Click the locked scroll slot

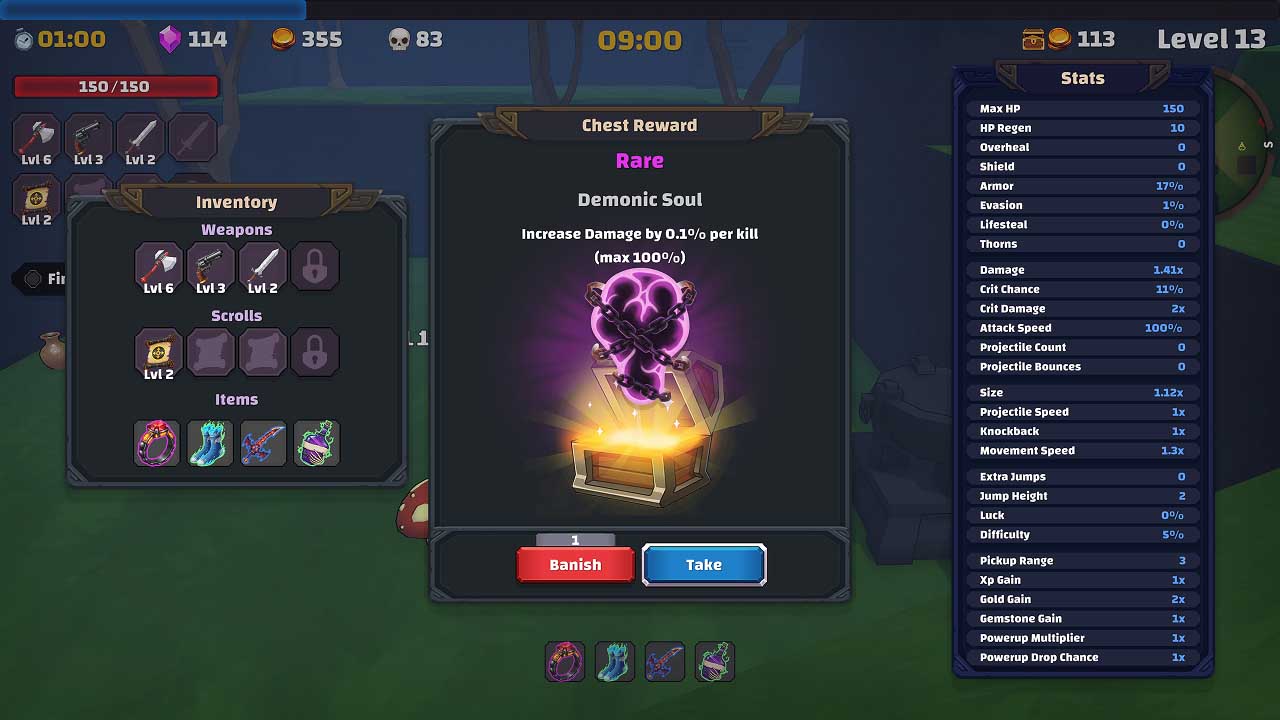point(316,352)
